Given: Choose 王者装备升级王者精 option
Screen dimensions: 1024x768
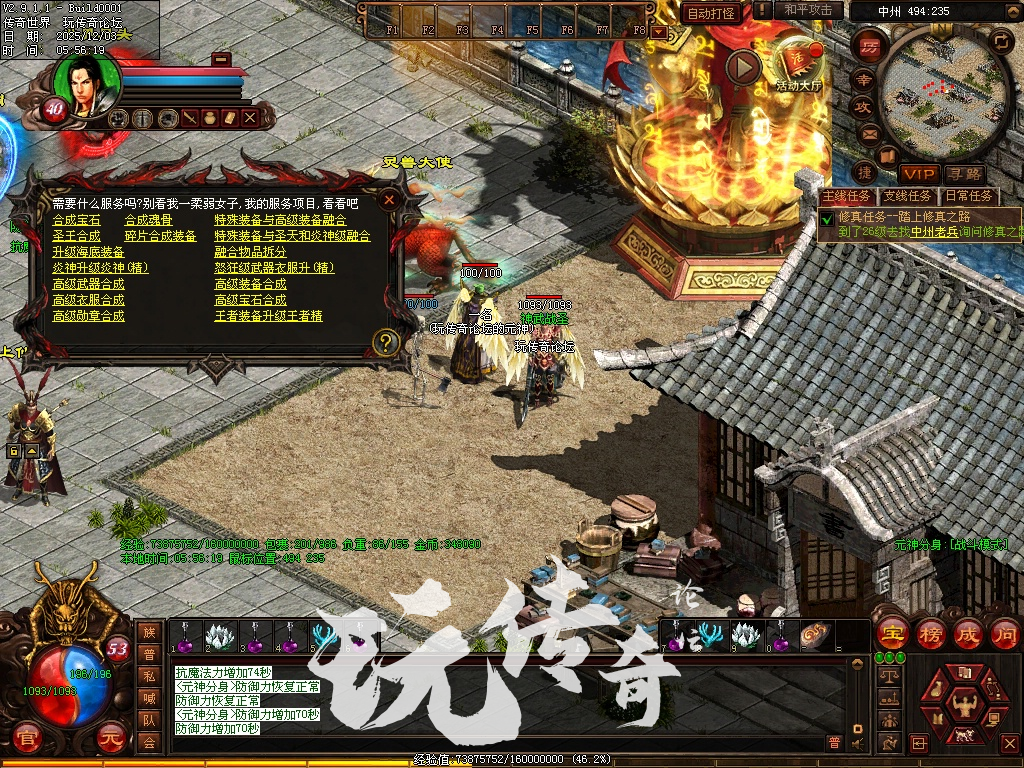Looking at the screenshot, I should click(268, 316).
